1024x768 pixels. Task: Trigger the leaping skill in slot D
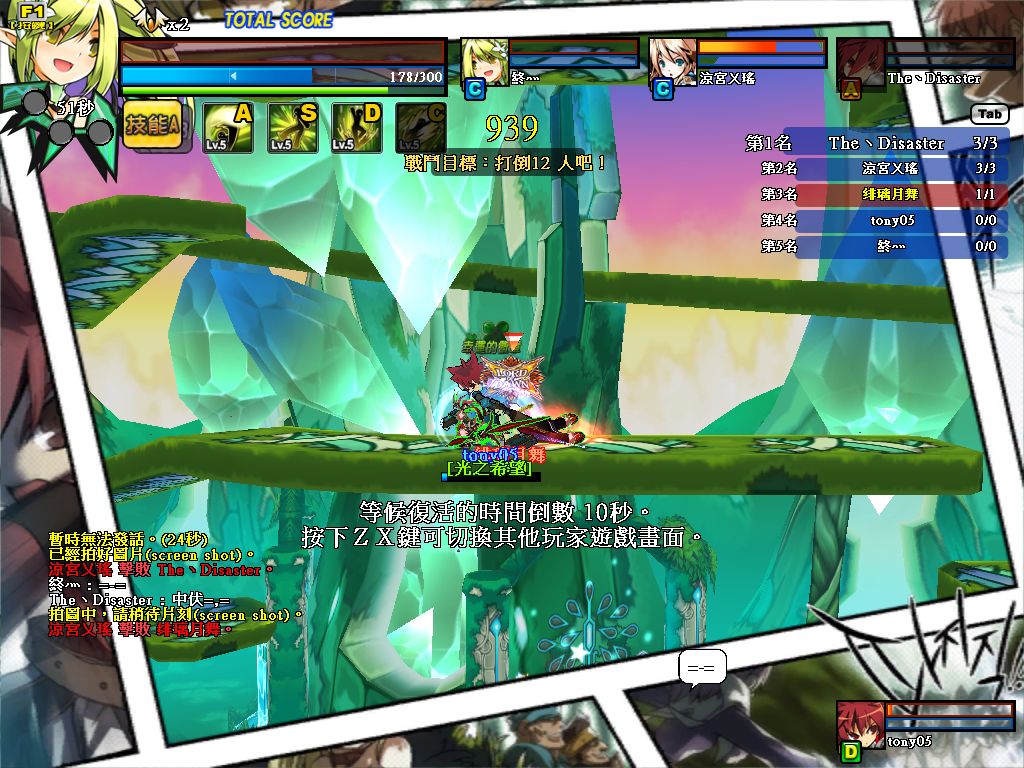tap(356, 127)
